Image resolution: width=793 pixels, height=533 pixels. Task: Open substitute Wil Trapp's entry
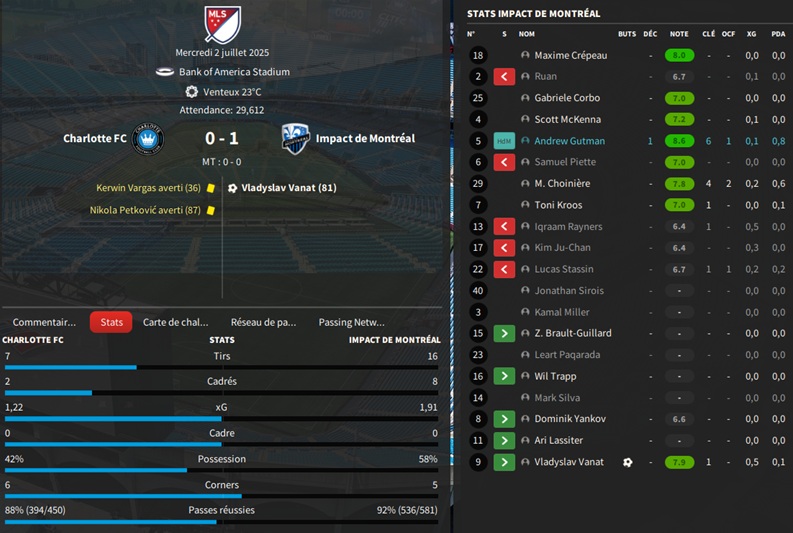tap(555, 377)
